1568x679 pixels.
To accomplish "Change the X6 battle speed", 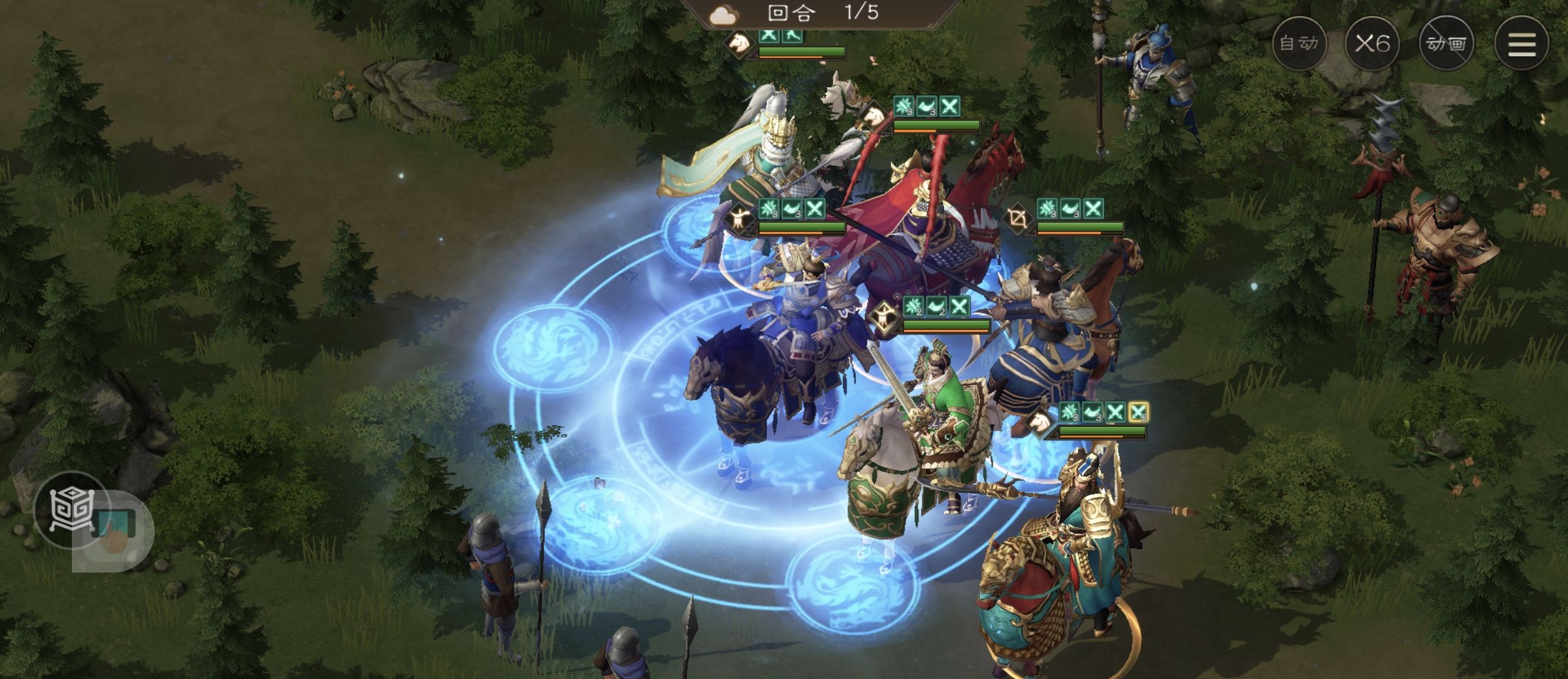I will click(x=1372, y=44).
